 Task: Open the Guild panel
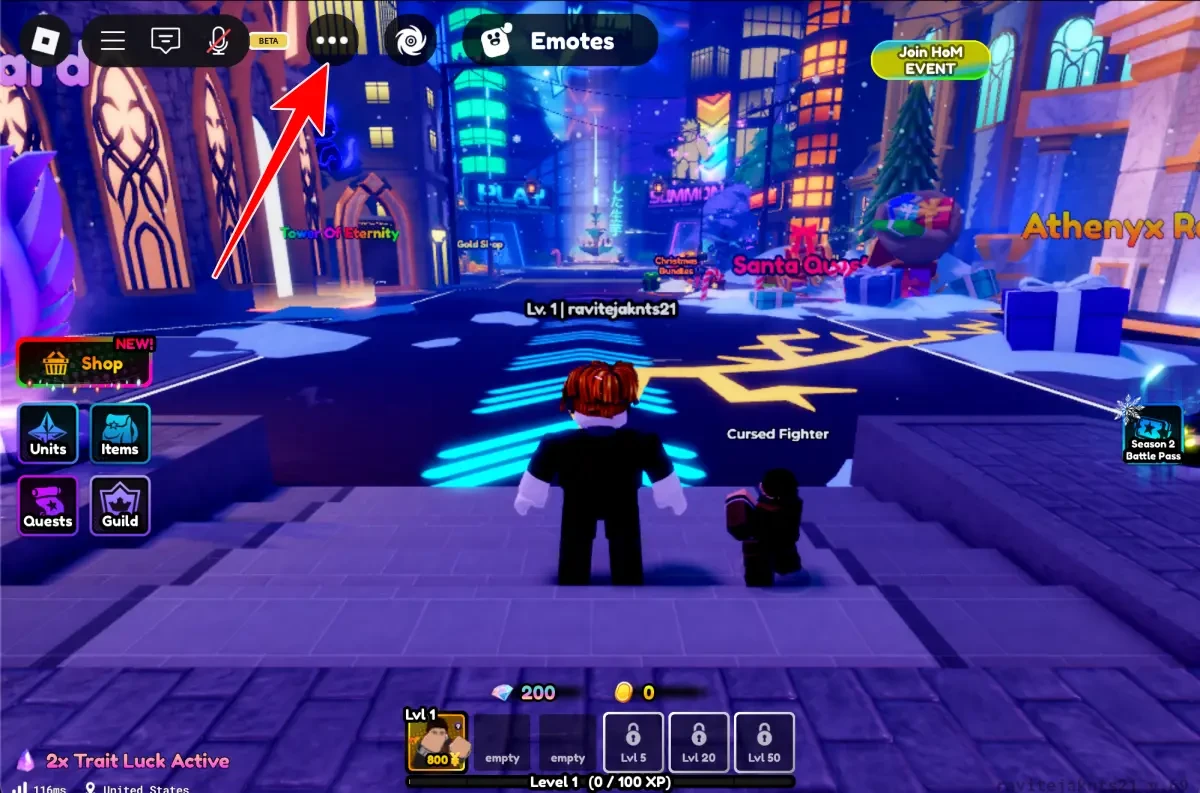tap(120, 505)
